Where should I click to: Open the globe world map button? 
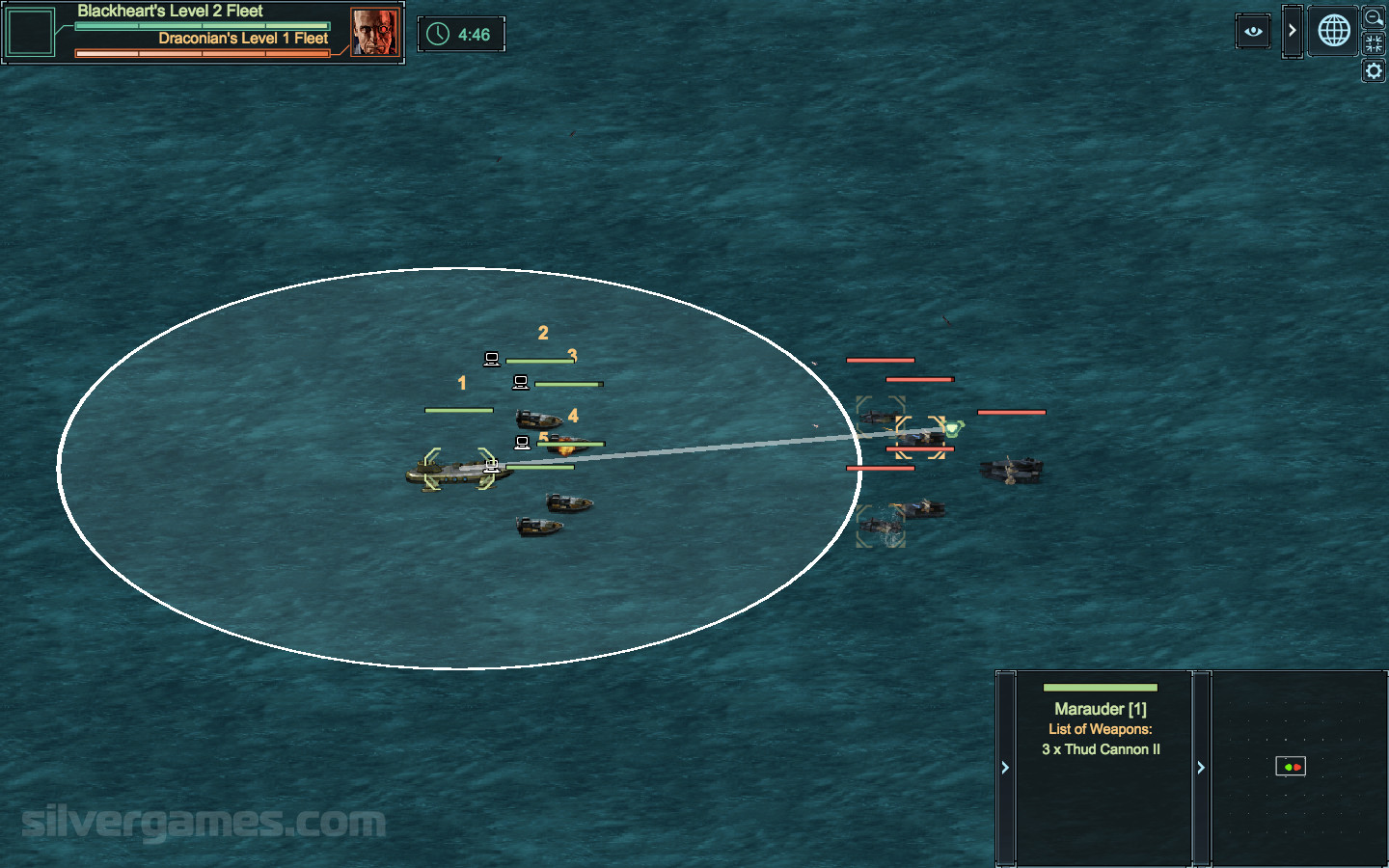pos(1334,31)
